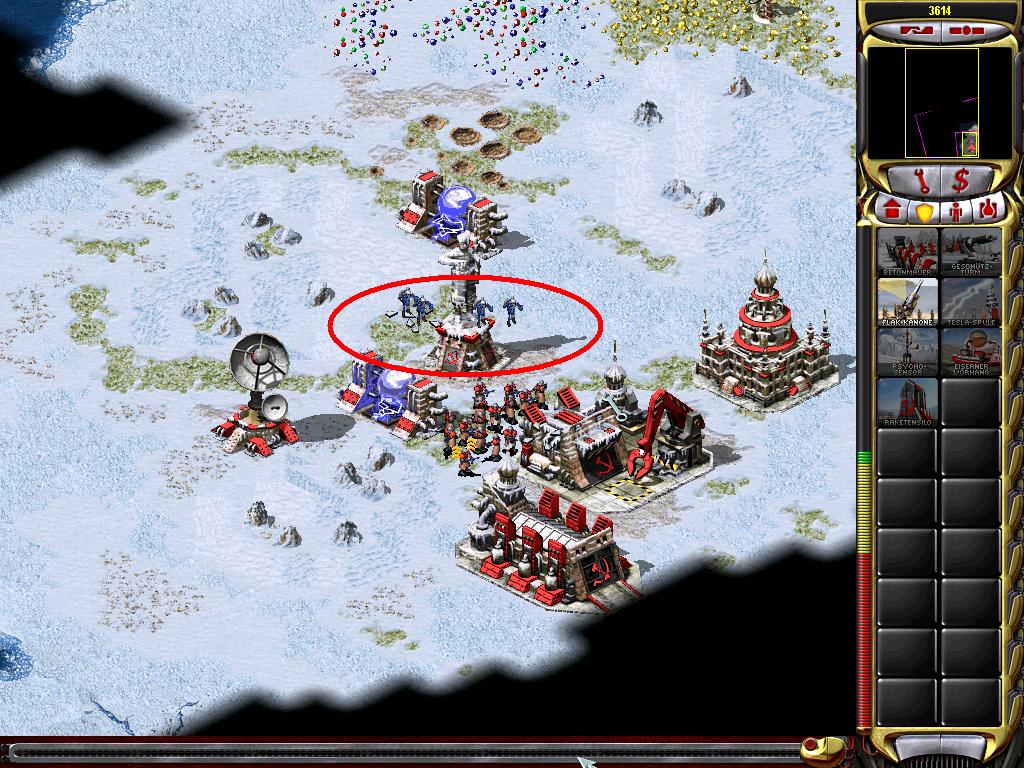Screen dimensions: 1024x768
Task: Activate the dollar-sign sell button
Action: click(x=961, y=181)
